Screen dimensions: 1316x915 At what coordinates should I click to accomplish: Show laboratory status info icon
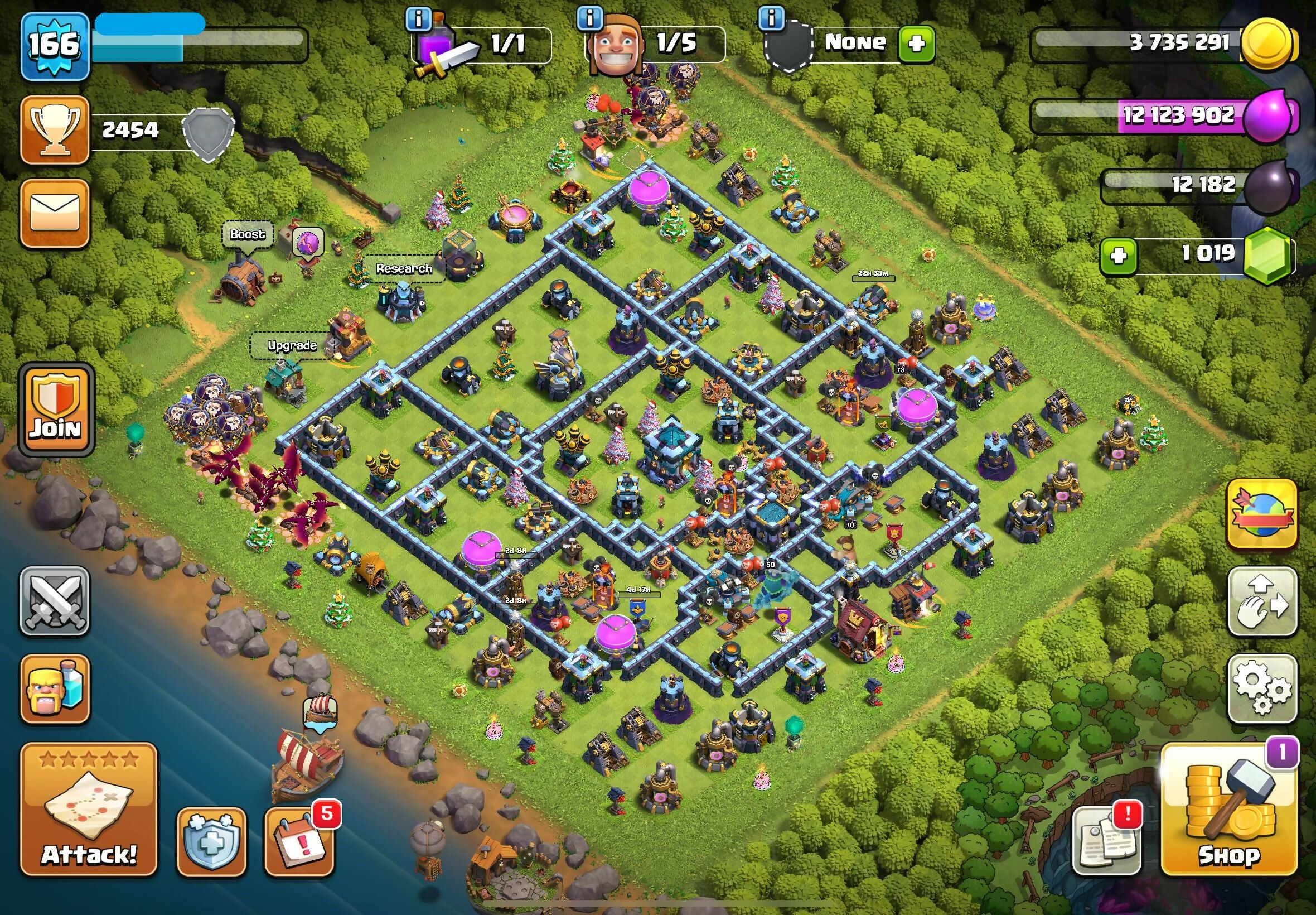pos(419,19)
